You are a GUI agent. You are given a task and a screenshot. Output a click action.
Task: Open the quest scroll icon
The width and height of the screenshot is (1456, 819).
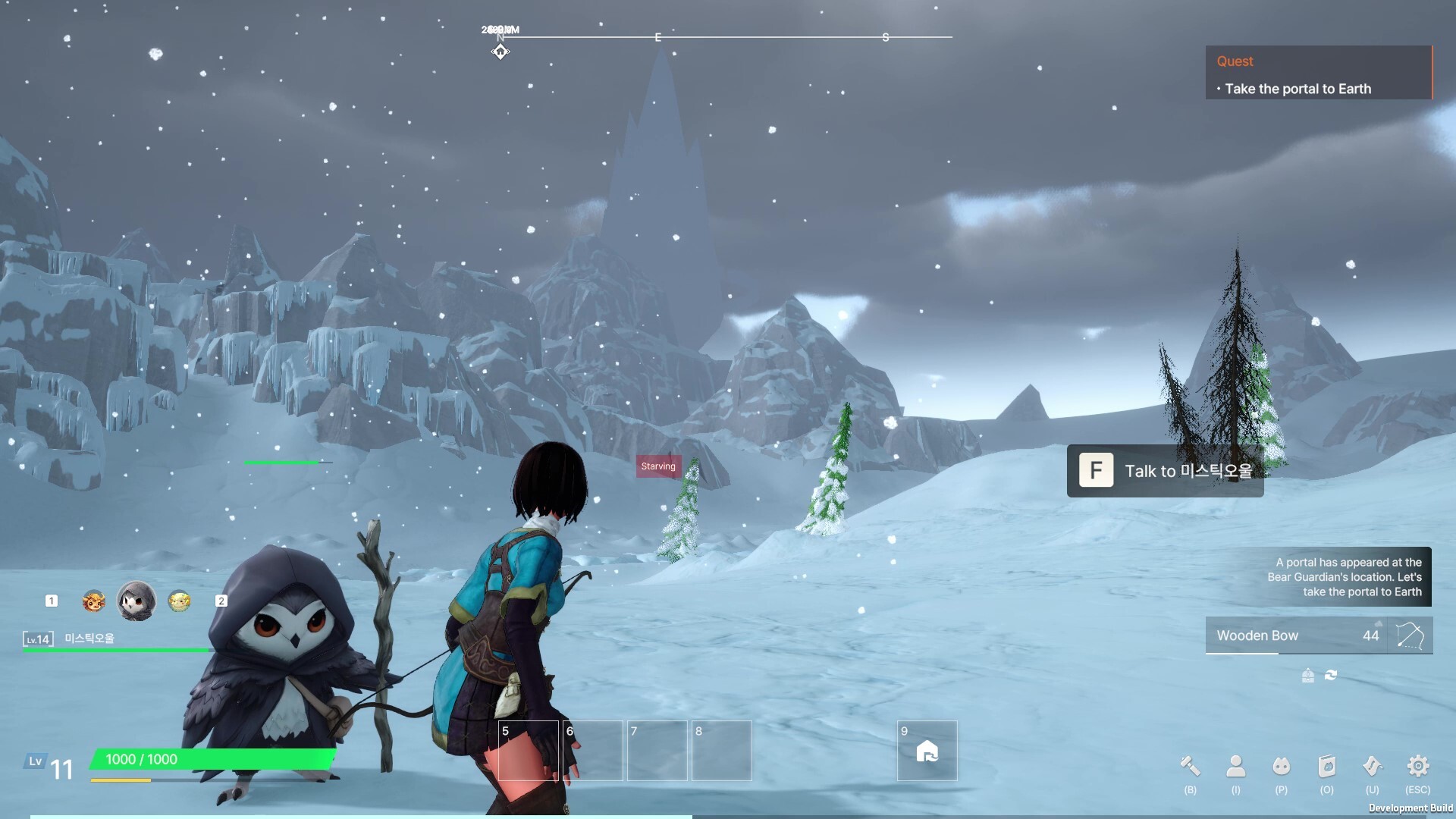click(1372, 767)
